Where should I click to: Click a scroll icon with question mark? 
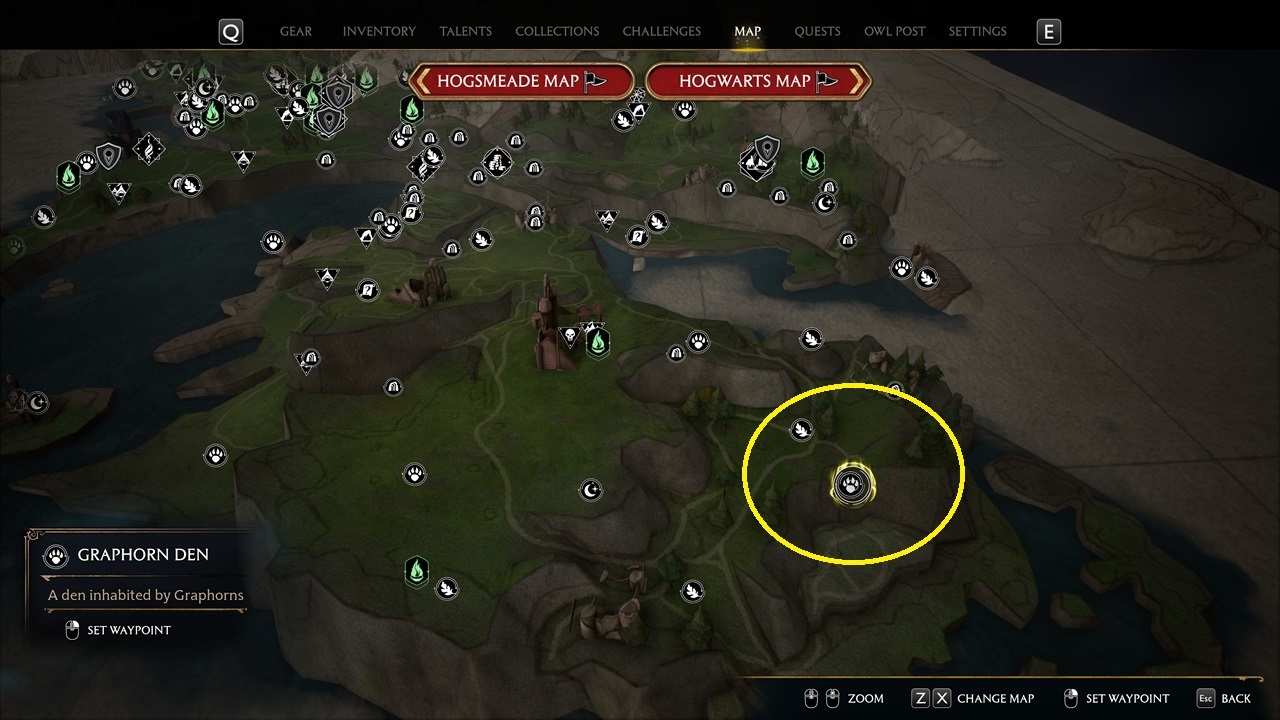point(410,213)
